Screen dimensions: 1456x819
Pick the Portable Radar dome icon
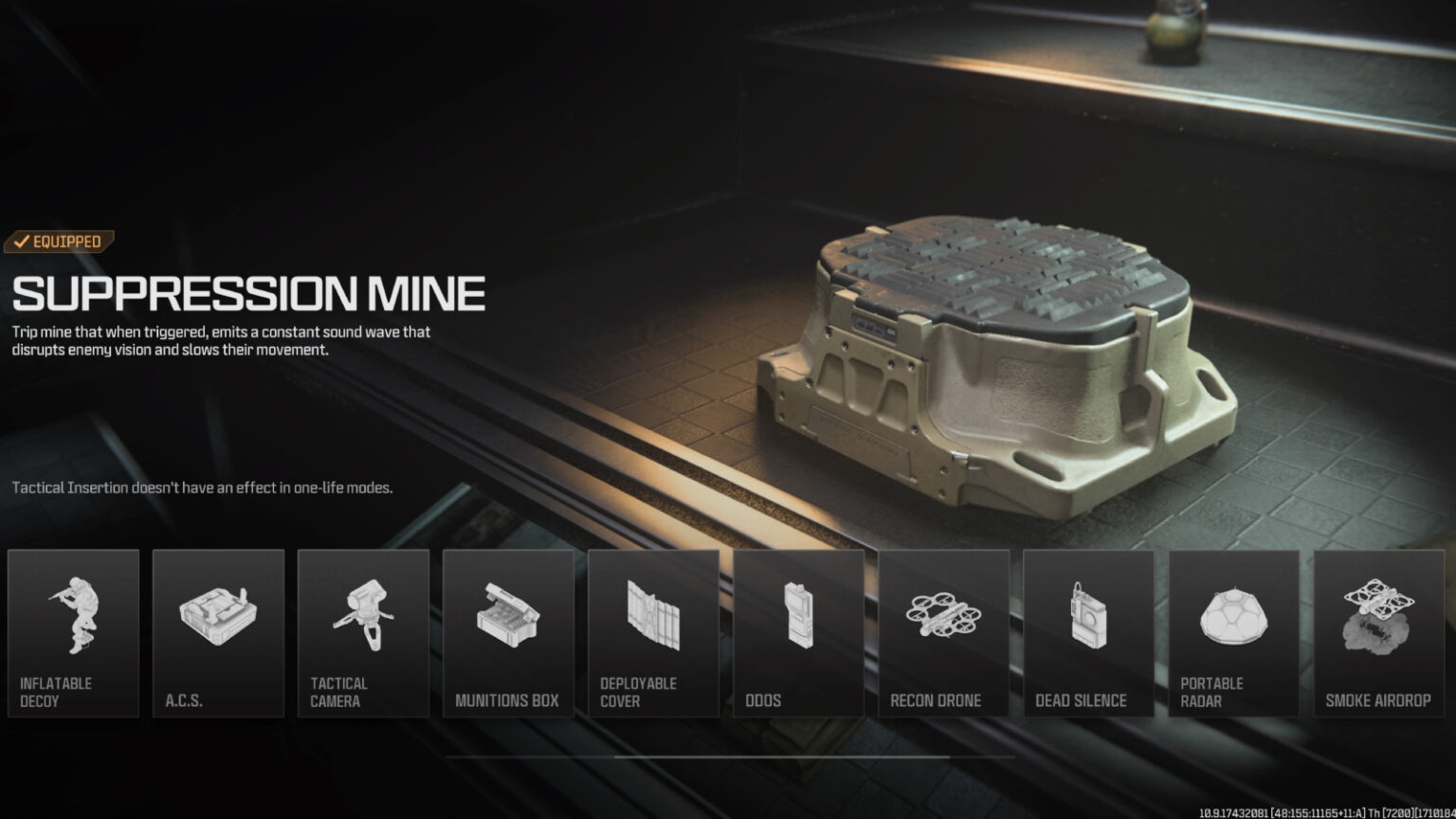coord(1234,616)
